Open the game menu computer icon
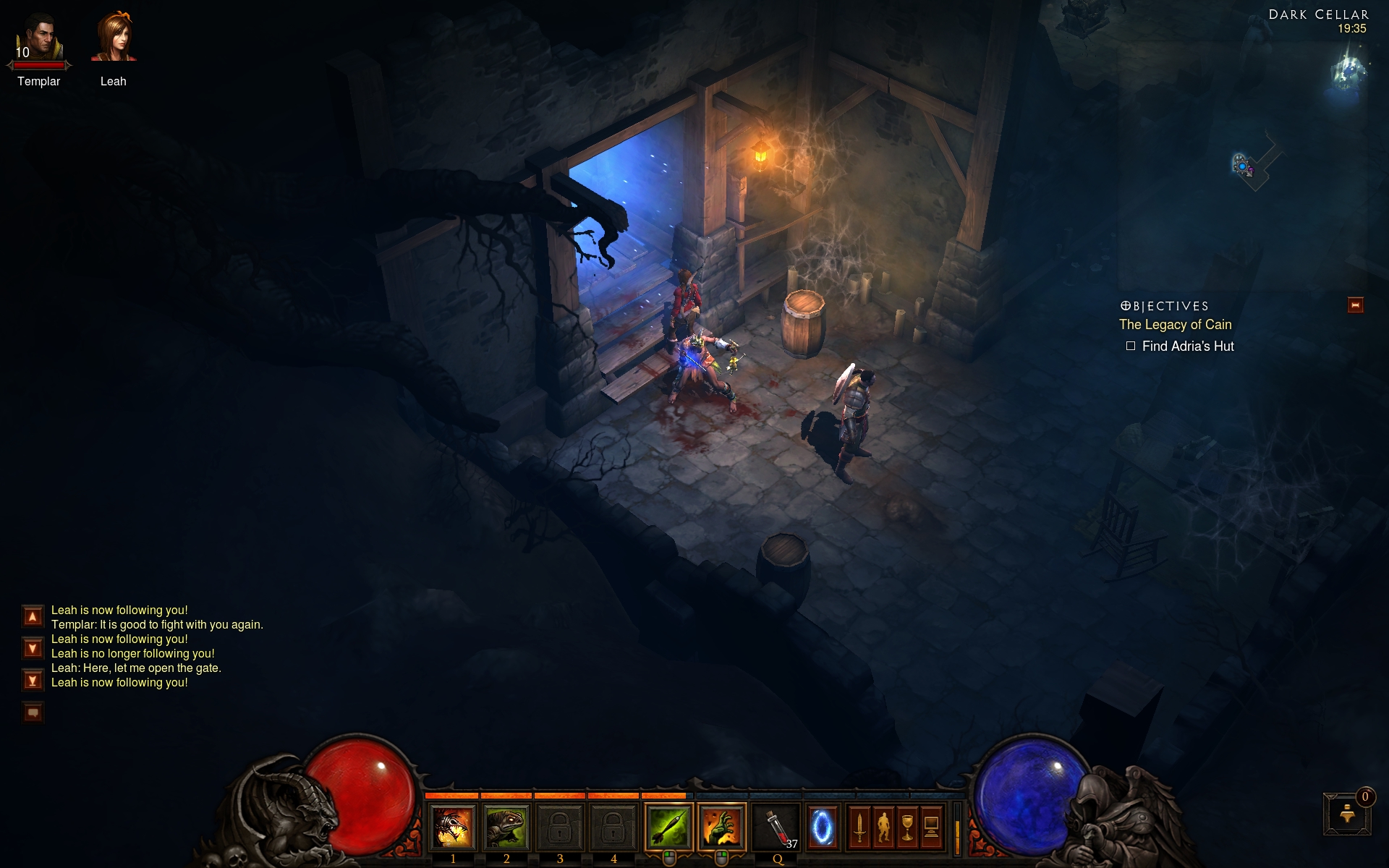Image resolution: width=1389 pixels, height=868 pixels. [931, 827]
